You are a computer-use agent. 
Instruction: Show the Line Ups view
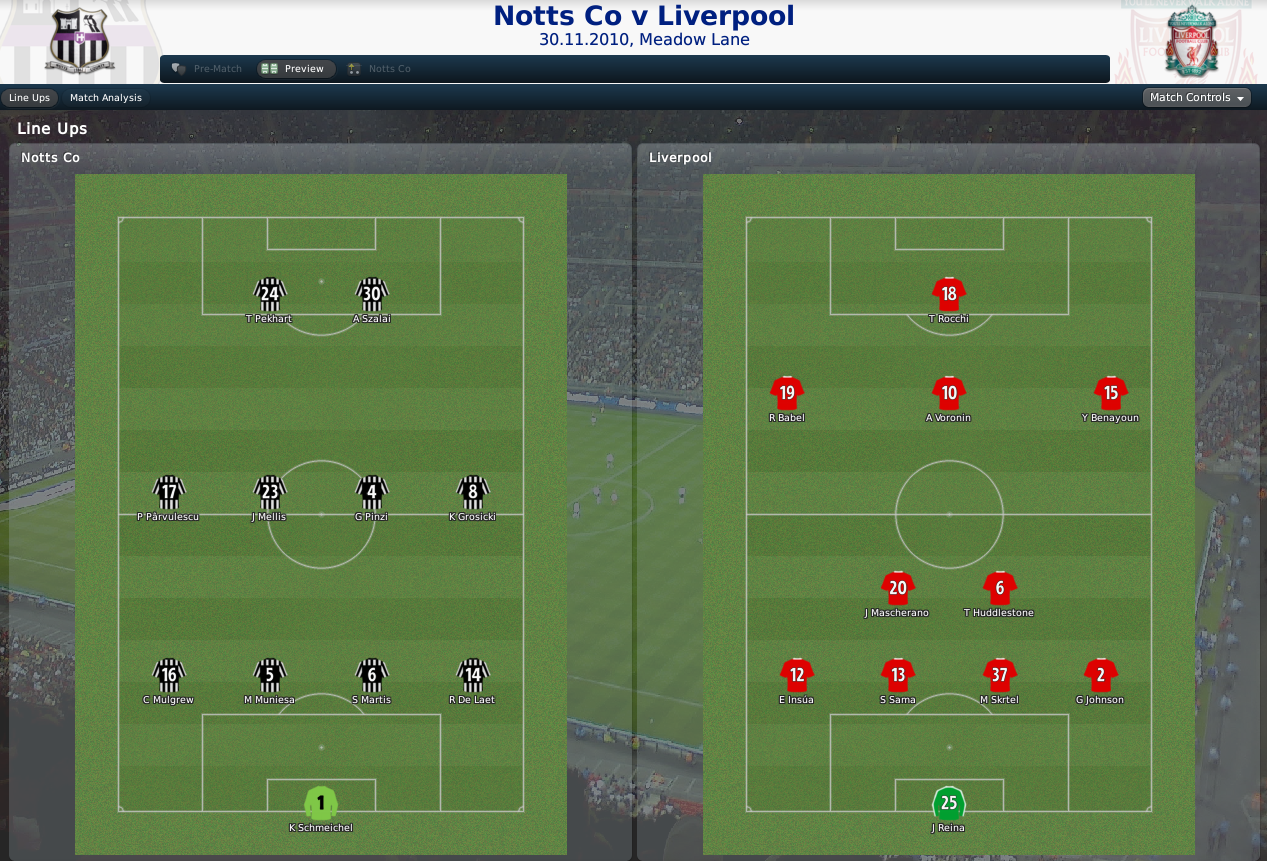pyautogui.click(x=29, y=98)
